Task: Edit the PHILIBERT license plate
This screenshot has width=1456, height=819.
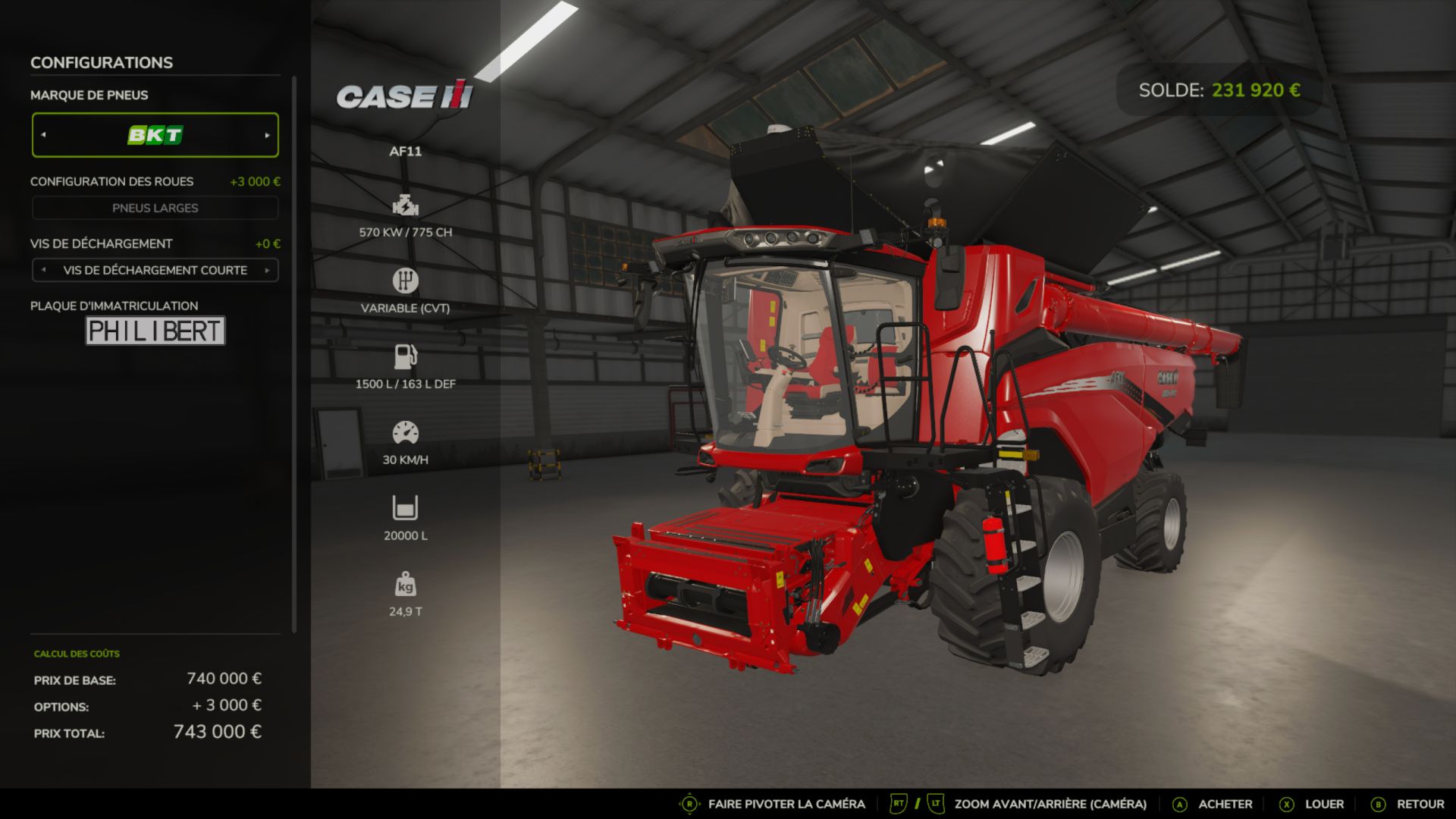Action: 155,331
